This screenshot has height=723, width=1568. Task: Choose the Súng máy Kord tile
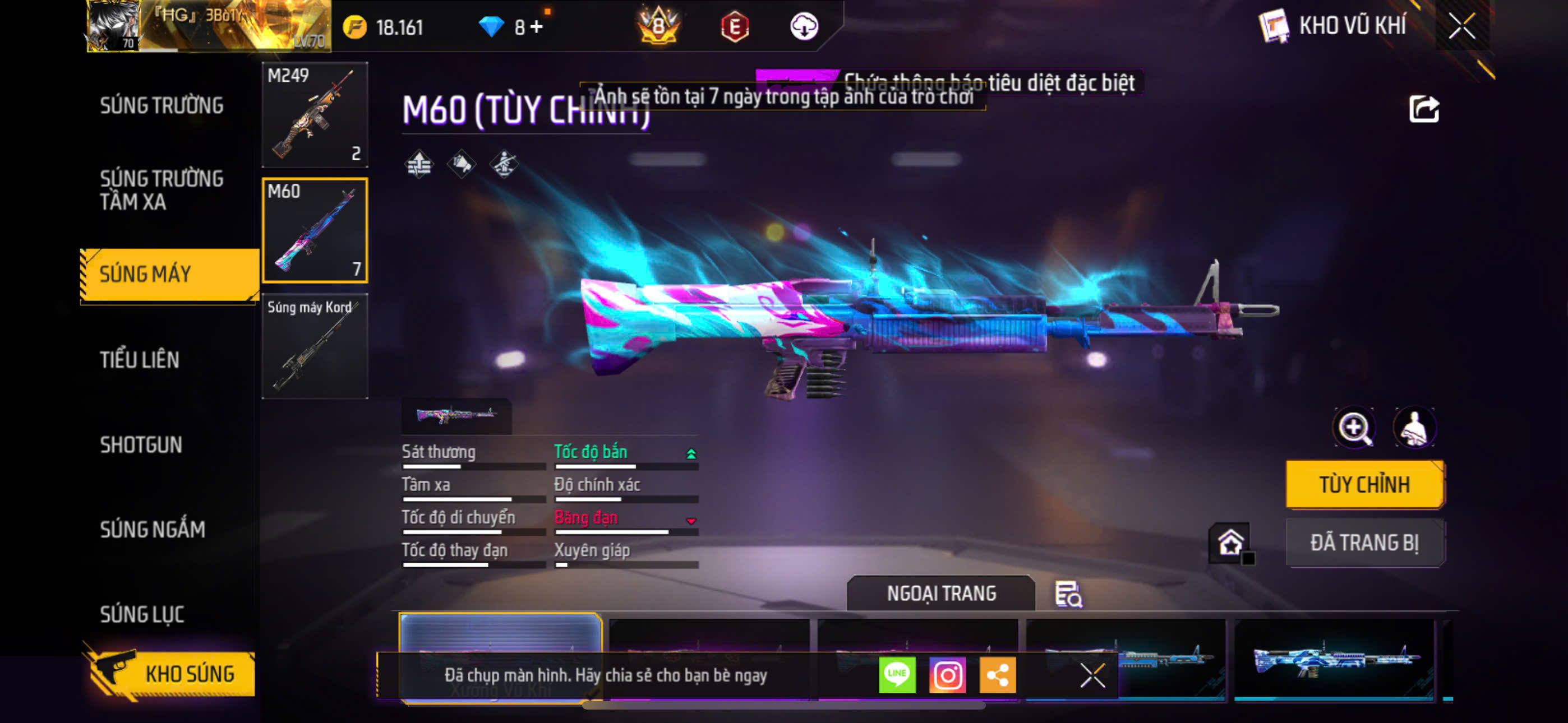[315, 346]
